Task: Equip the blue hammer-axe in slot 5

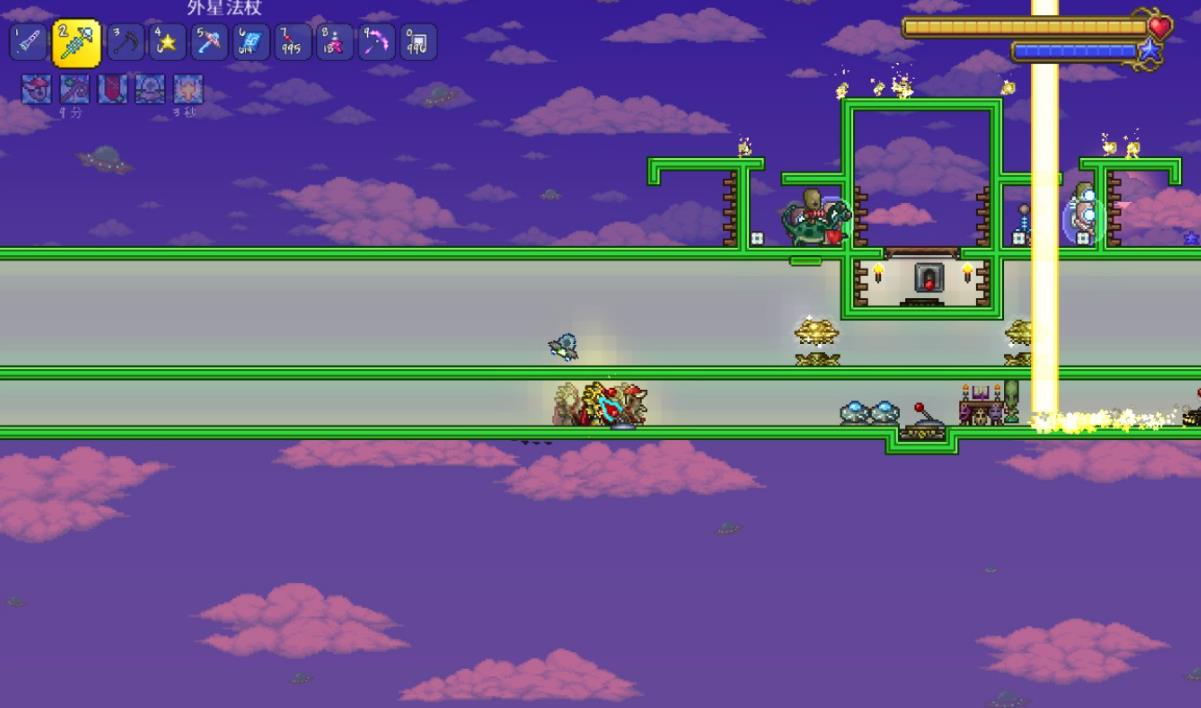Action: pos(210,42)
